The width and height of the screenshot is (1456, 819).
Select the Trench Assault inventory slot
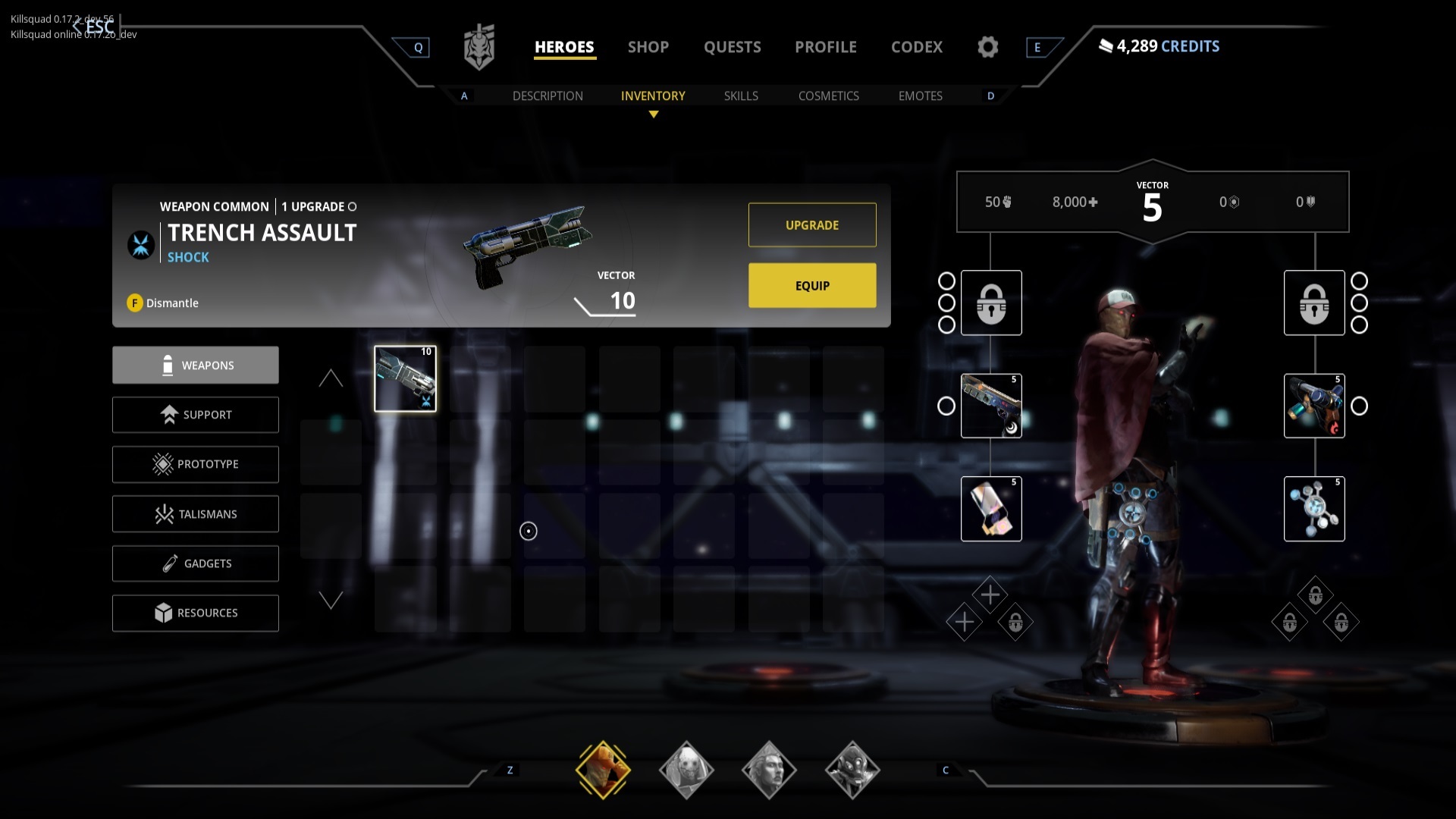click(x=405, y=379)
